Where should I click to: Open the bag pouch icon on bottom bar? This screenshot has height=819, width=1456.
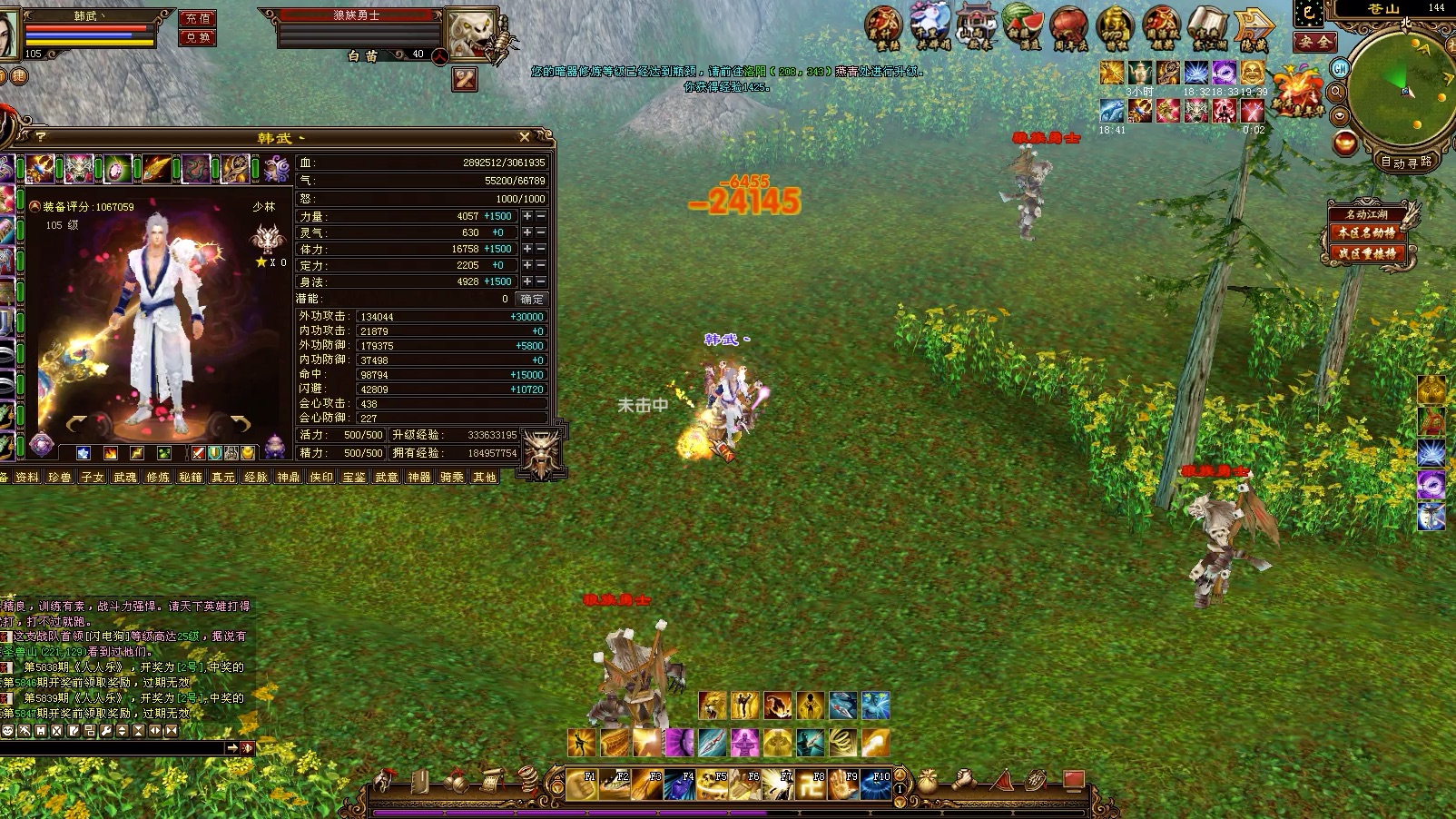(928, 780)
